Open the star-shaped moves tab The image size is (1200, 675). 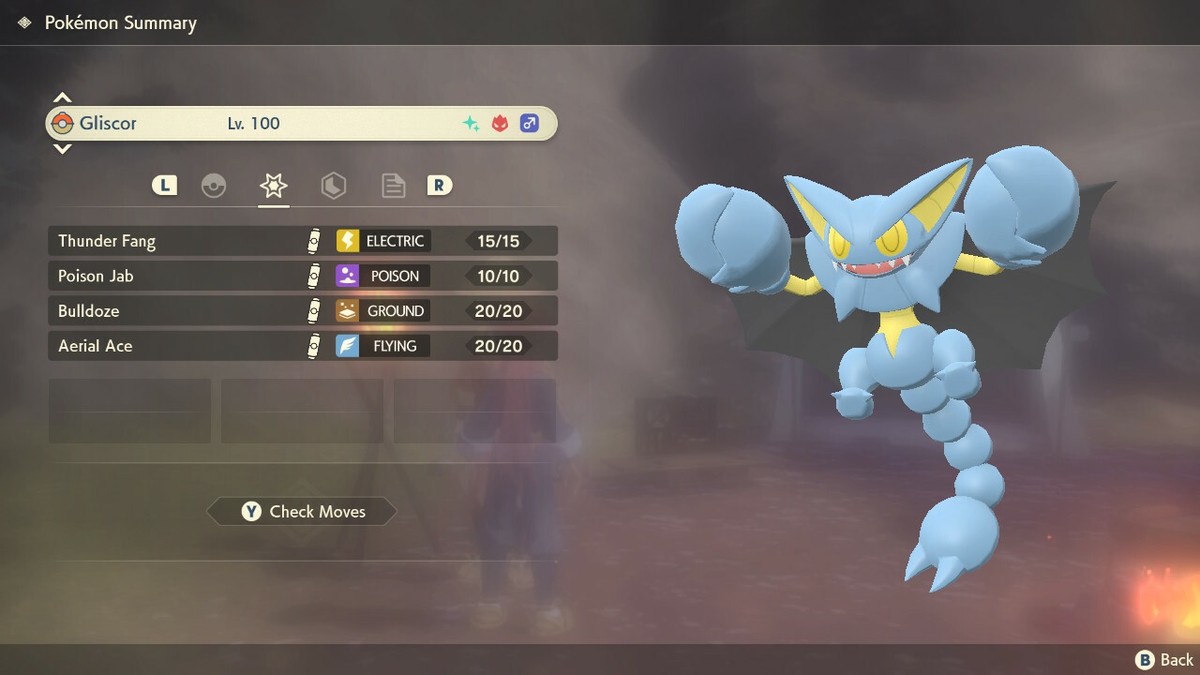tap(273, 185)
